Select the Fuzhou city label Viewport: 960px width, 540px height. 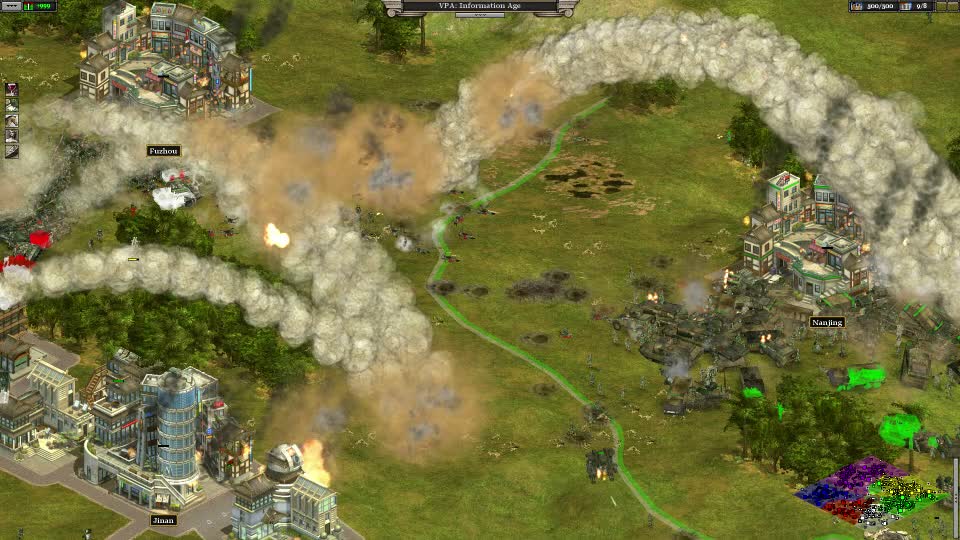pos(163,151)
